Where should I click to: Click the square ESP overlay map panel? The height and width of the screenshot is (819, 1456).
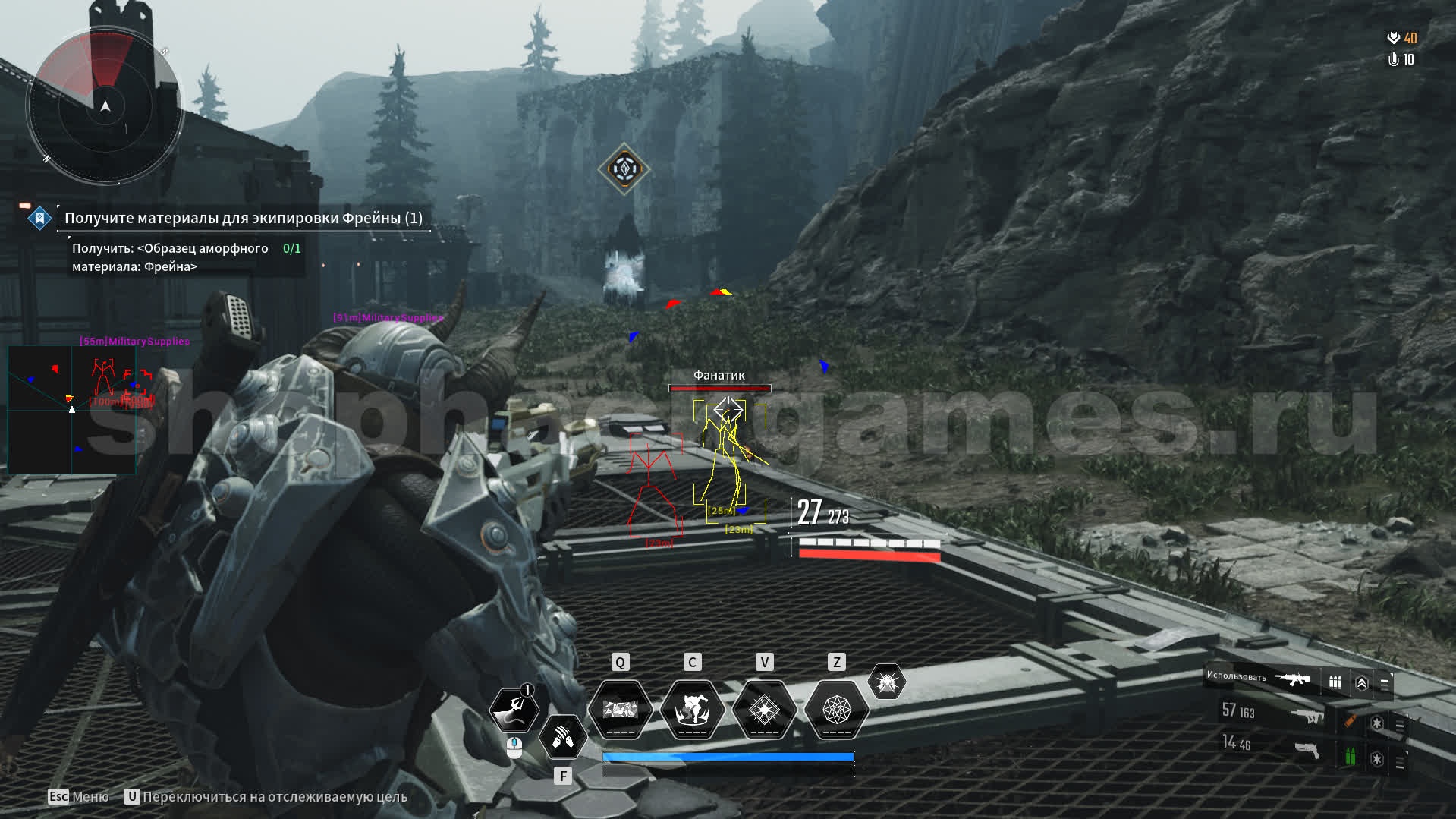pyautogui.click(x=72, y=410)
